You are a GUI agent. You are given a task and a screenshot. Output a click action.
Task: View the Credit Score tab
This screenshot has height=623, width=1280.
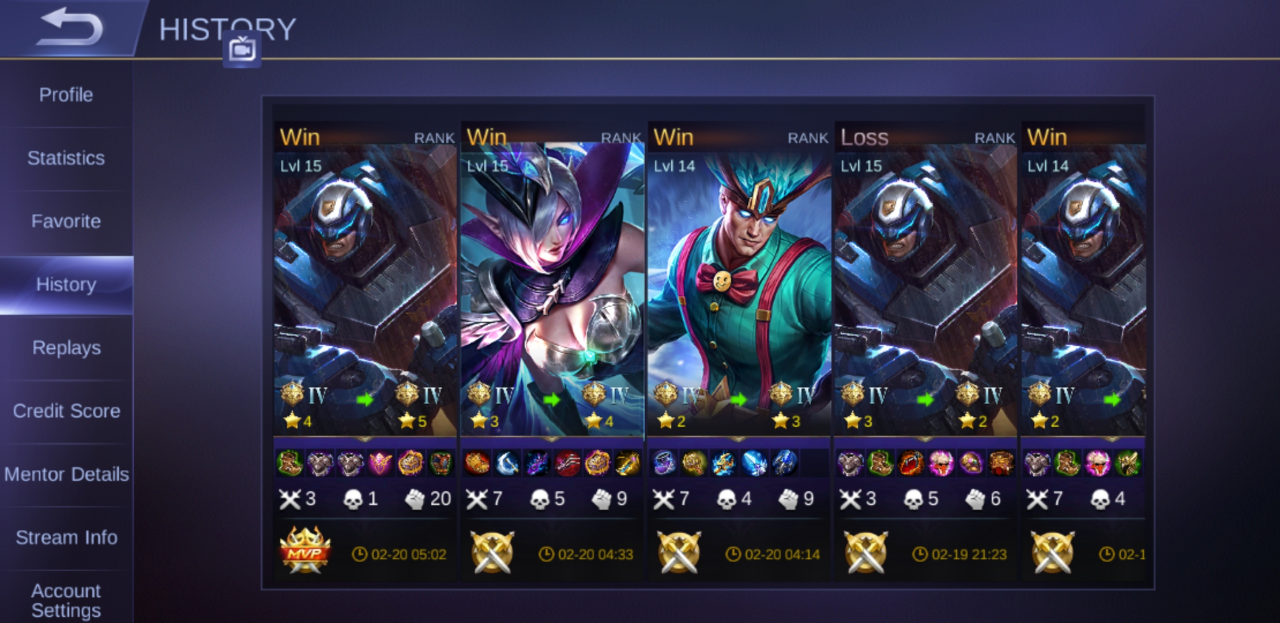click(x=66, y=411)
